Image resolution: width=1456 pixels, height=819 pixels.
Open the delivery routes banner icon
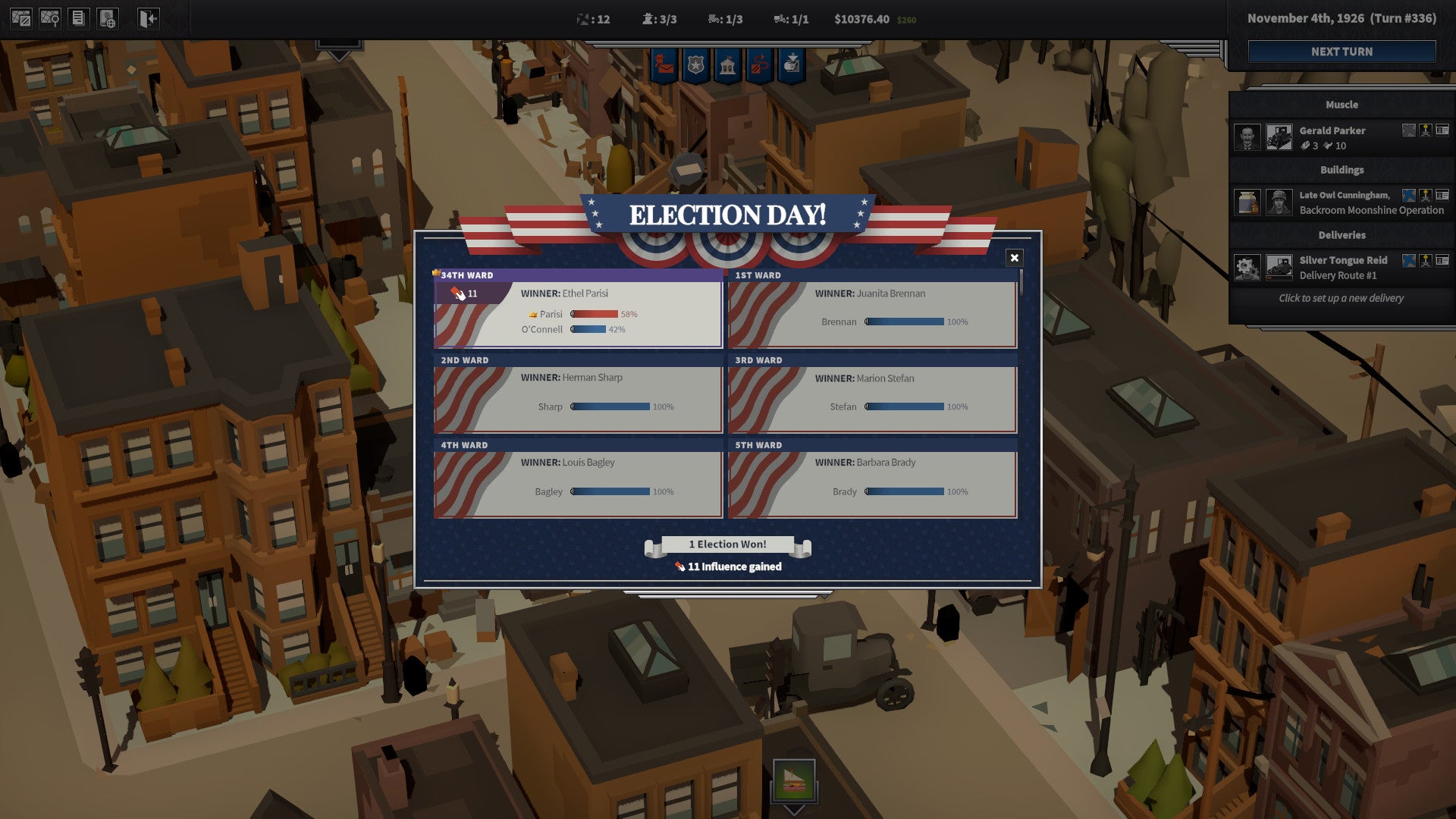(x=761, y=64)
